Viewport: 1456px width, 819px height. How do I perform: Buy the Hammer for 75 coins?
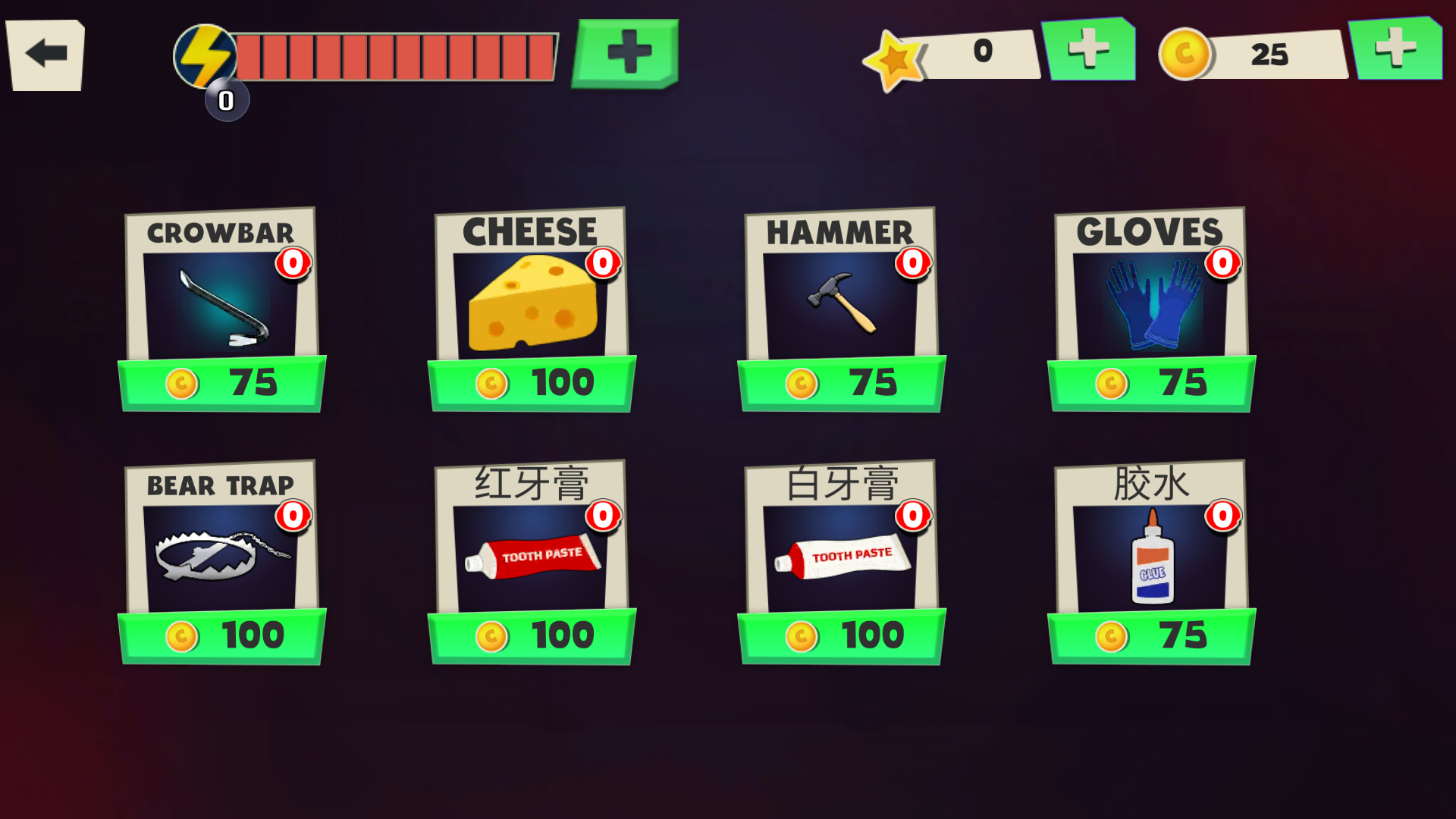tap(842, 383)
